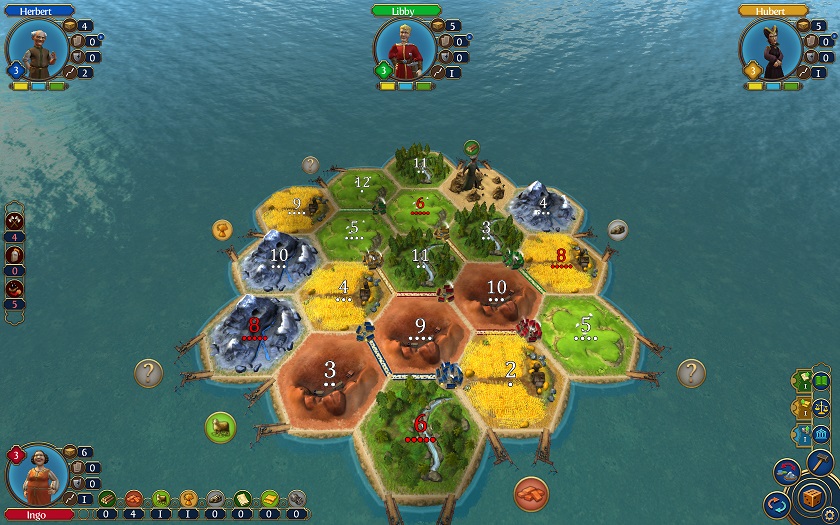Select the ore resource icon

click(x=214, y=498)
